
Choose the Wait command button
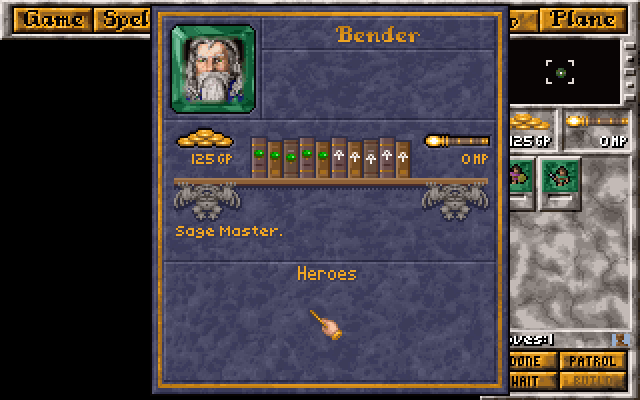(531, 380)
